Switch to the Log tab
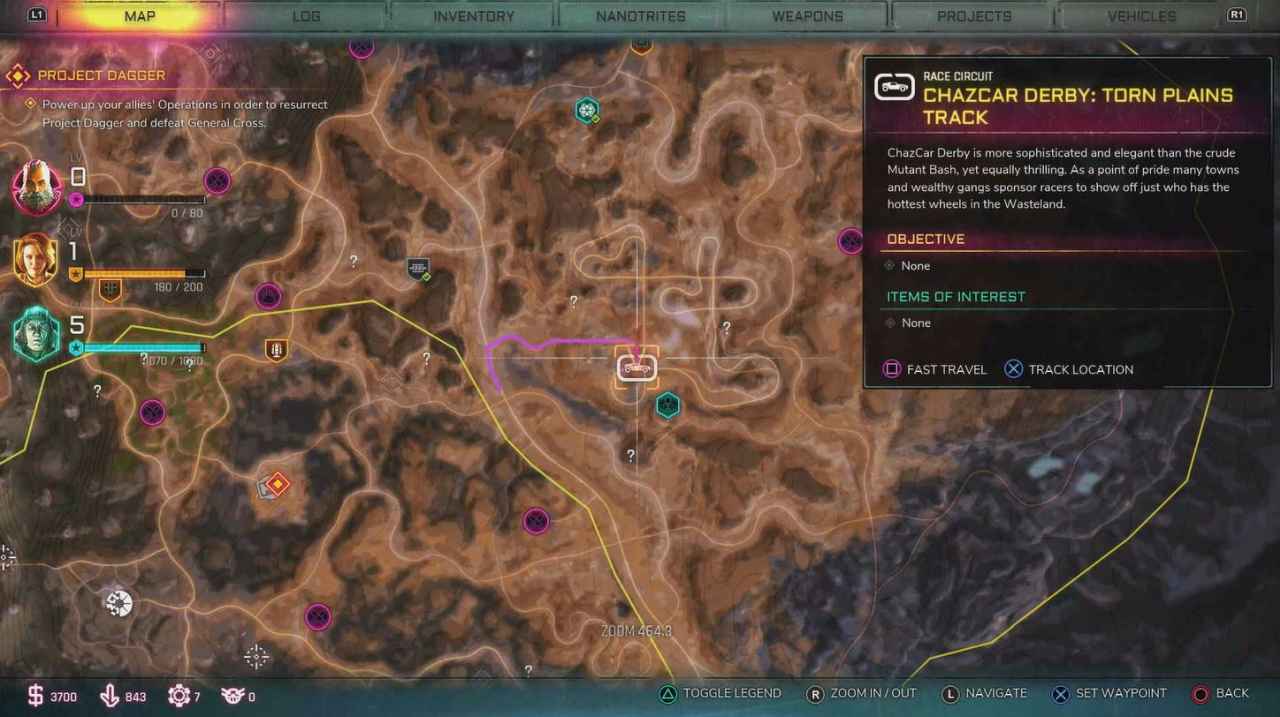This screenshot has width=1280, height=717. (306, 16)
